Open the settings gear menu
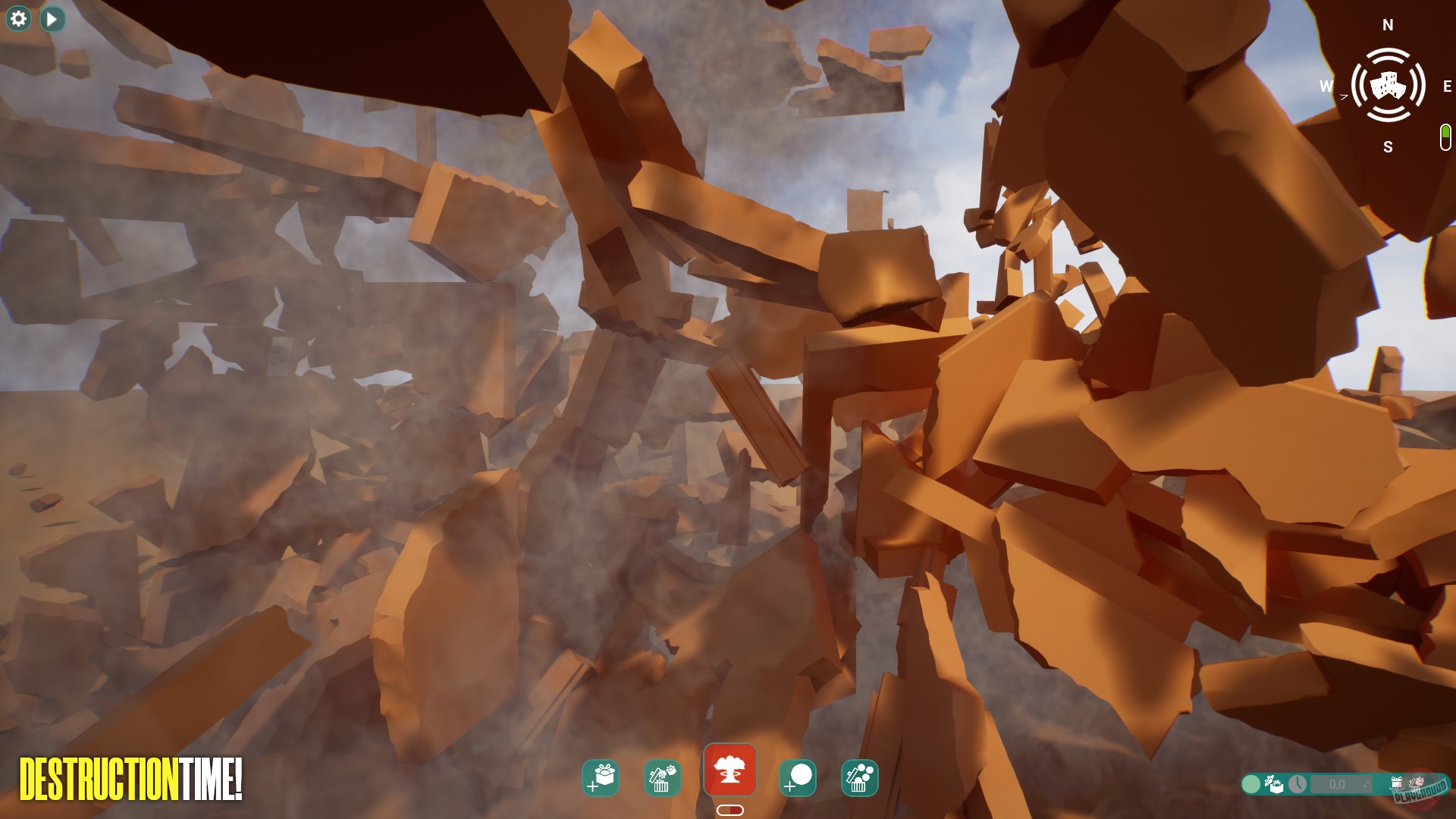1456x819 pixels. tap(17, 19)
